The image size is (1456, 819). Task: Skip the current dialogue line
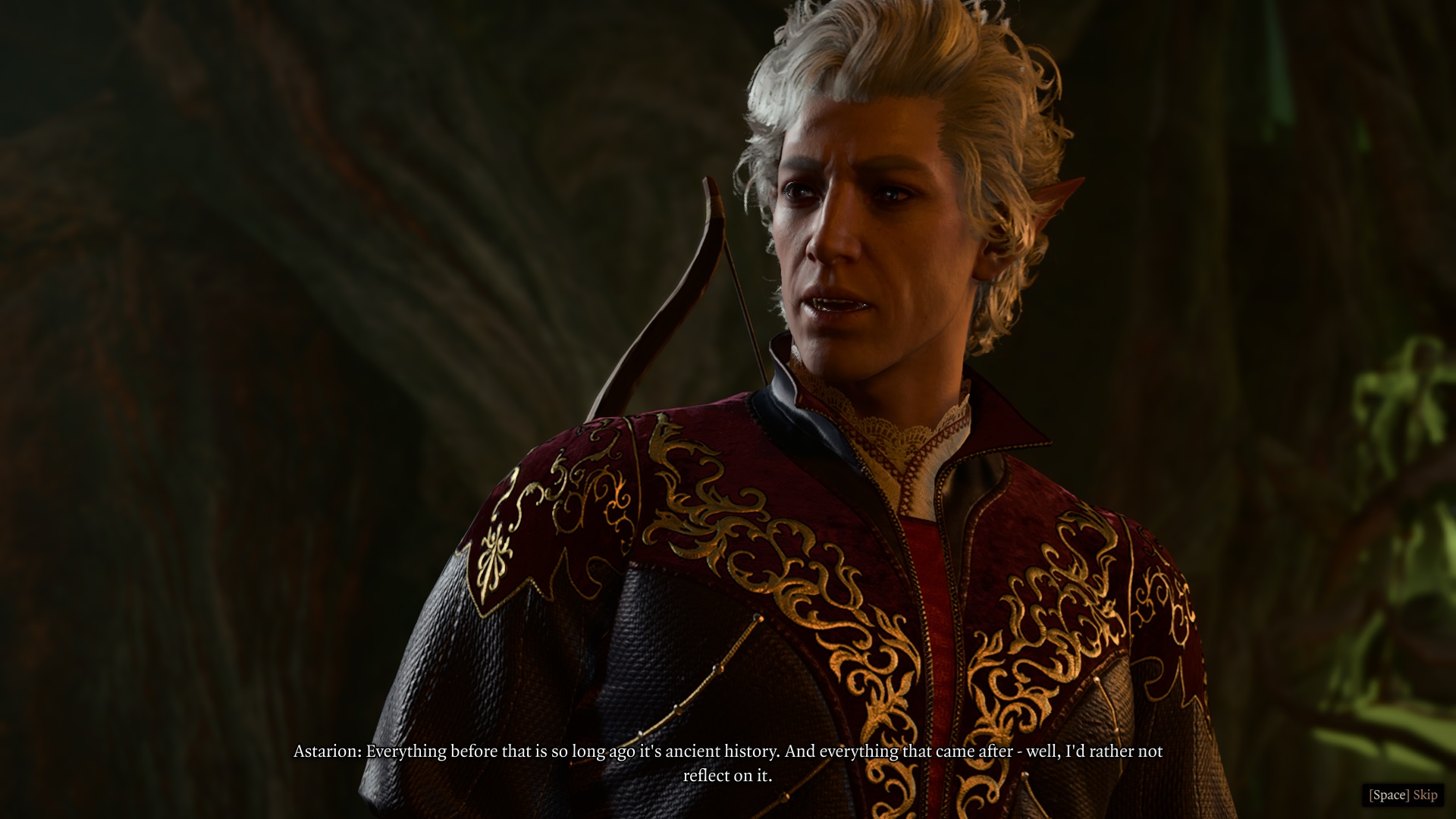click(x=1403, y=795)
